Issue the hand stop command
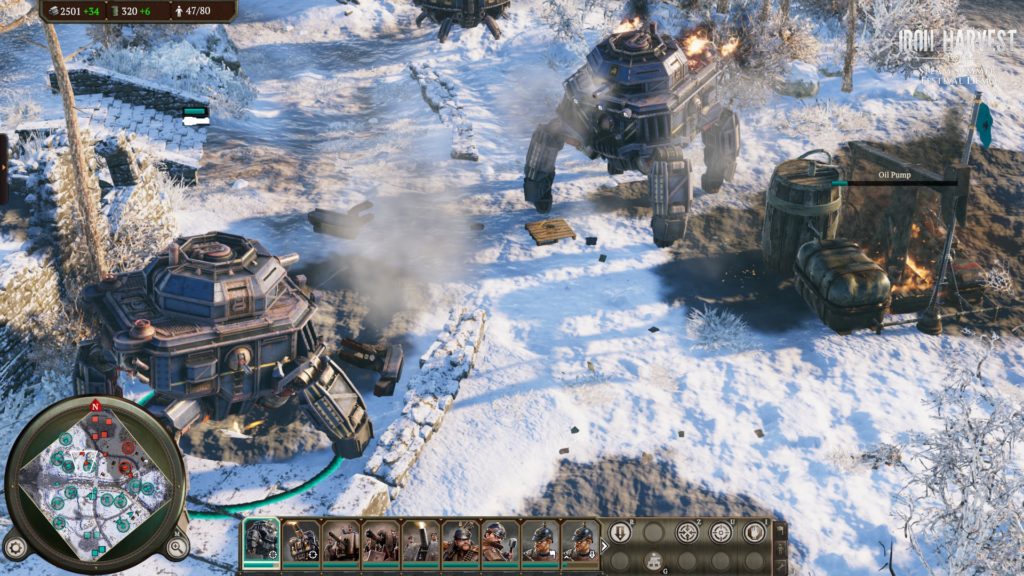This screenshot has width=1024, height=576. coord(753,532)
